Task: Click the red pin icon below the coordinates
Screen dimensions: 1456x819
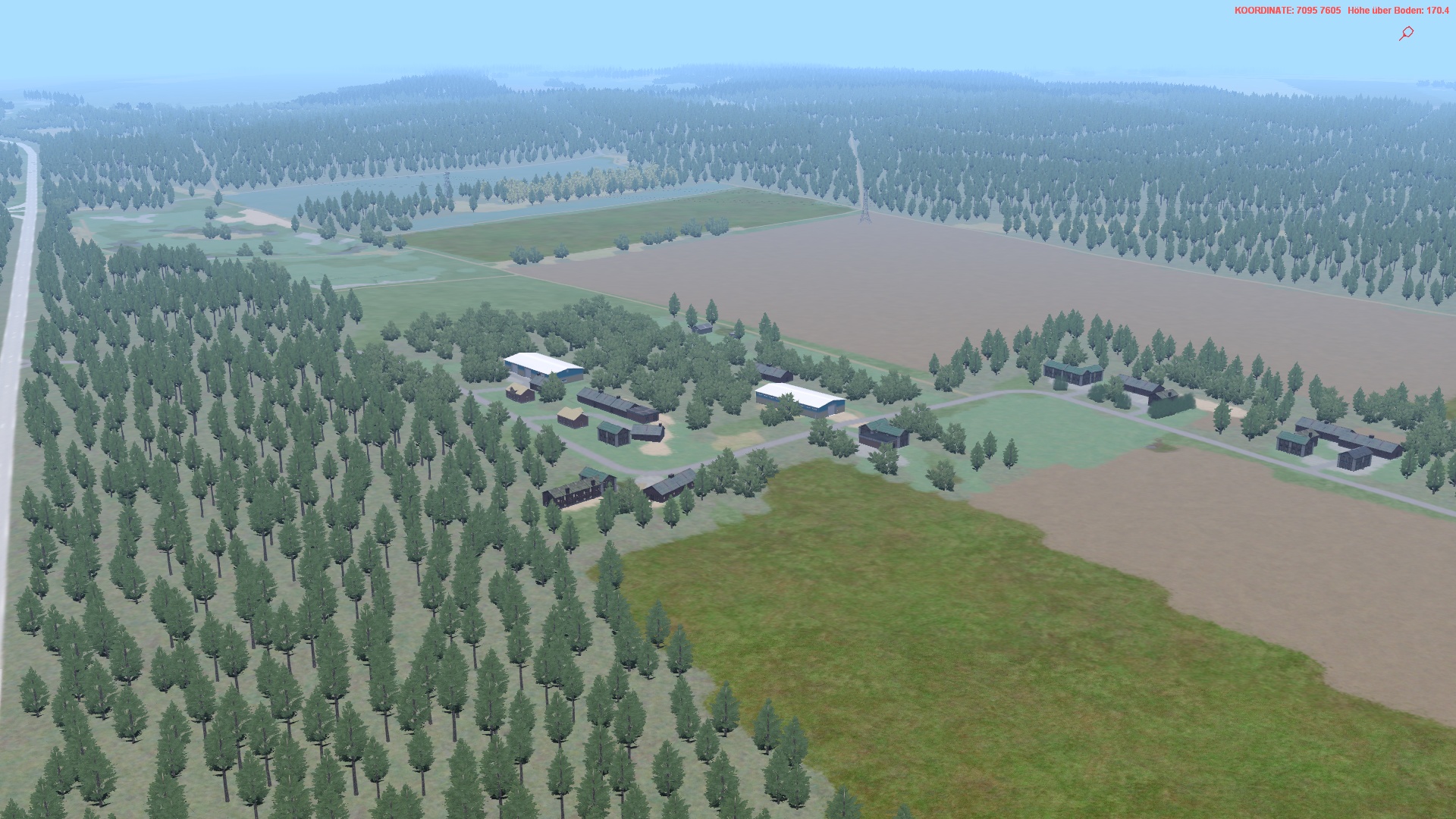Action: point(1406,33)
